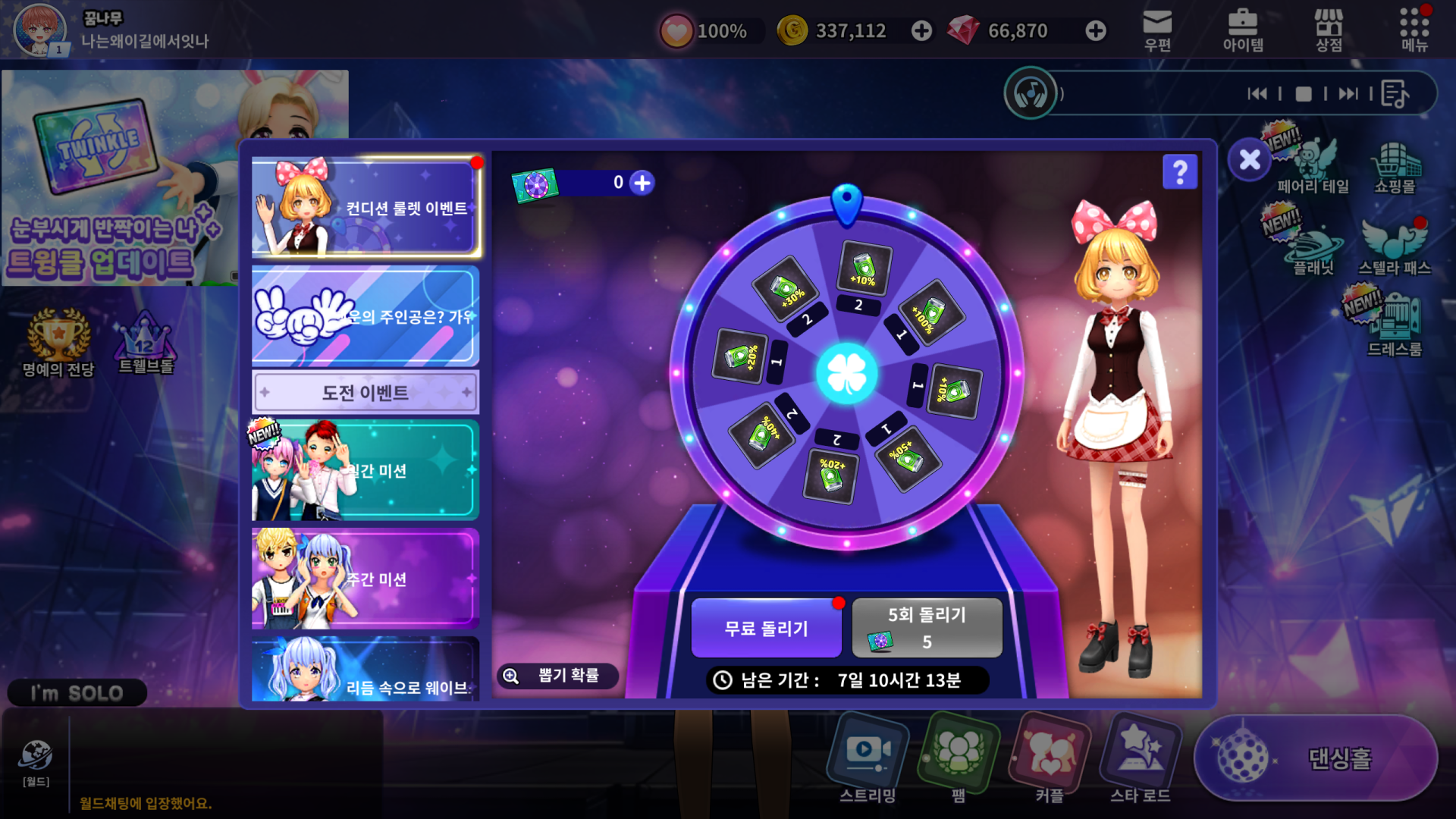Open the 우편 mailbox
The width and height of the screenshot is (1456, 819).
click(x=1157, y=30)
